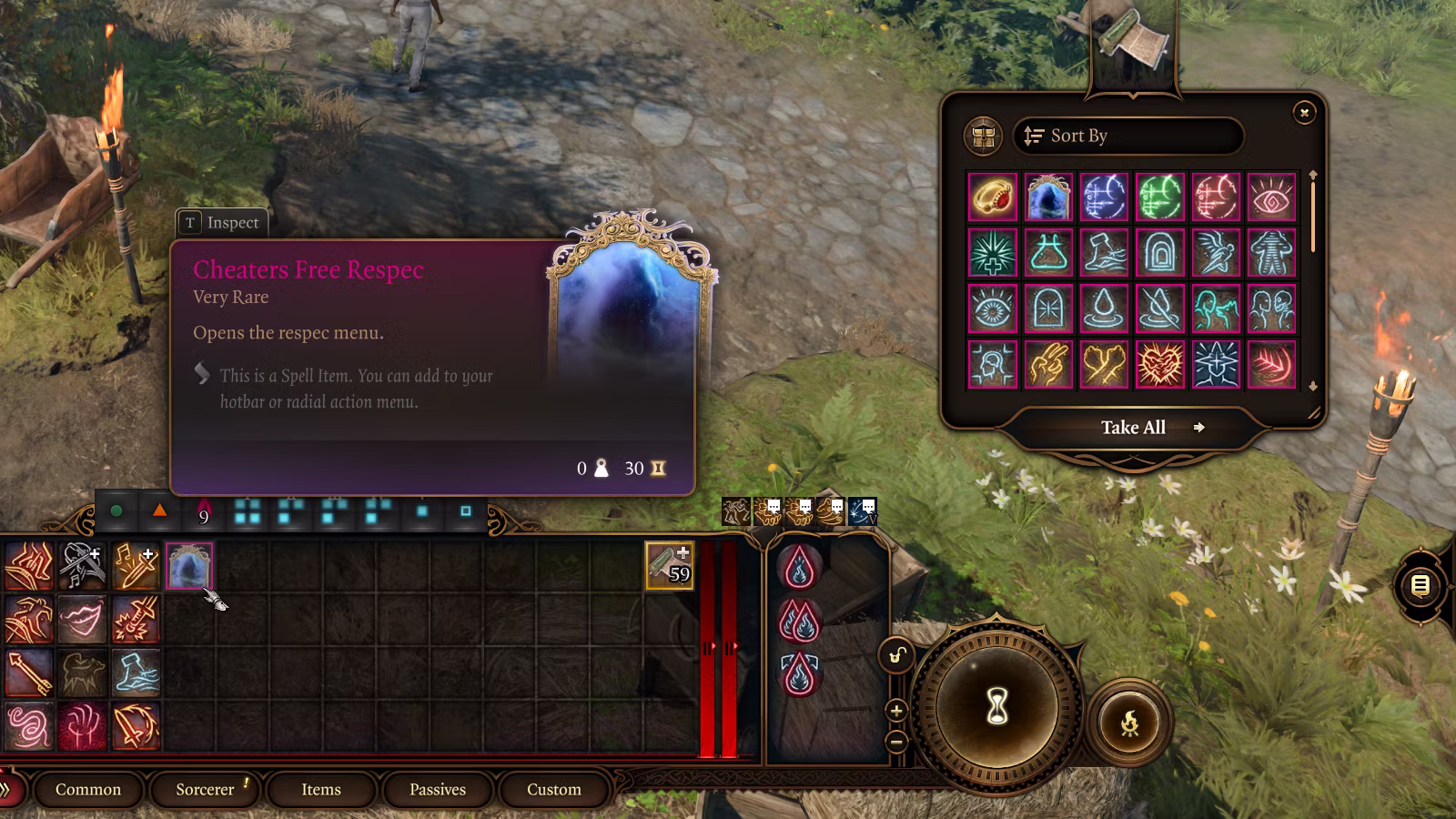Image resolution: width=1456 pixels, height=819 pixels.
Task: Switch to the Passives tab
Action: [438, 790]
